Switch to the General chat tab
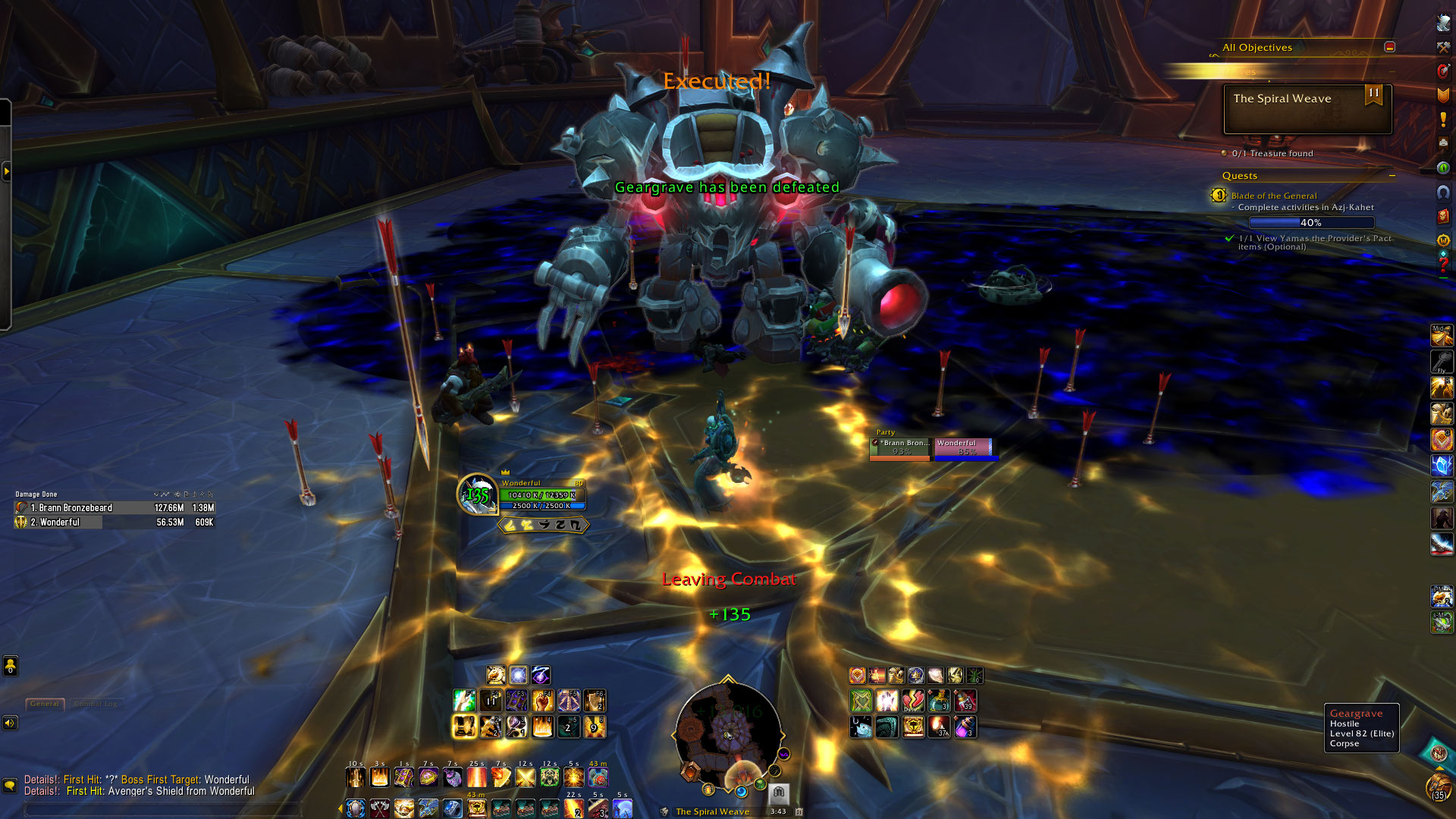Viewport: 1456px width, 819px height. [45, 704]
